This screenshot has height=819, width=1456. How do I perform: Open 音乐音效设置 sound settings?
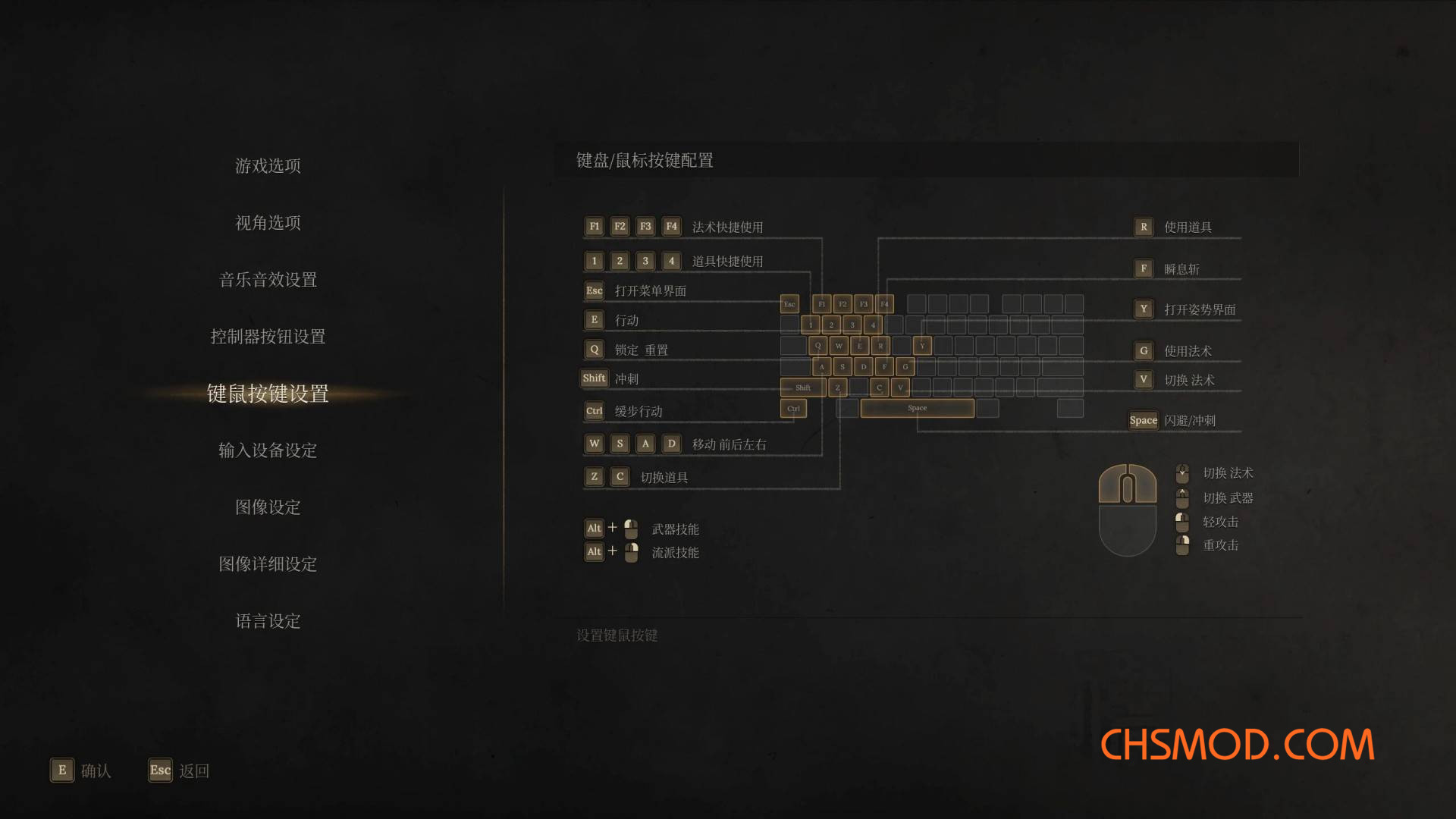268,279
